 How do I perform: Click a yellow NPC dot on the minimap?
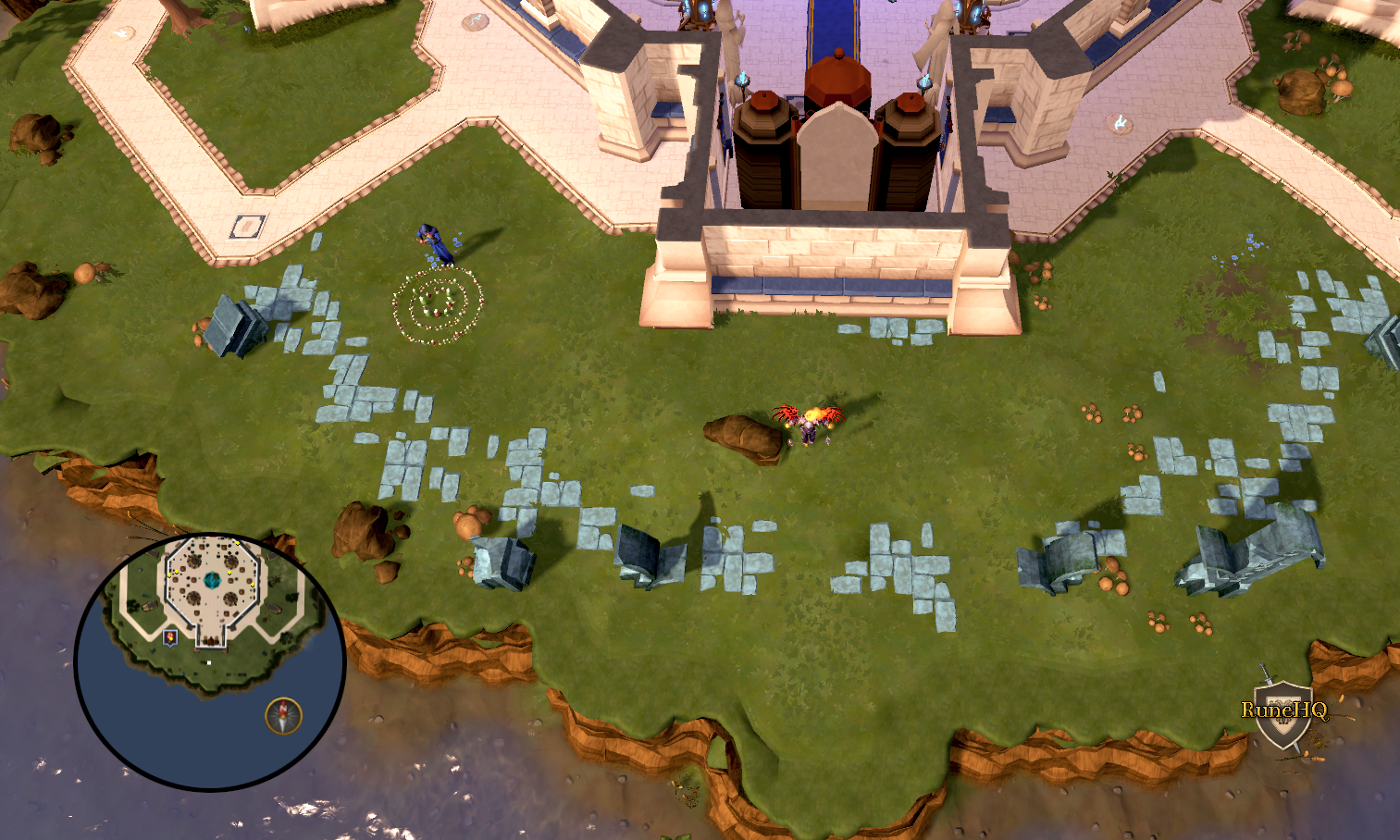coord(229,573)
